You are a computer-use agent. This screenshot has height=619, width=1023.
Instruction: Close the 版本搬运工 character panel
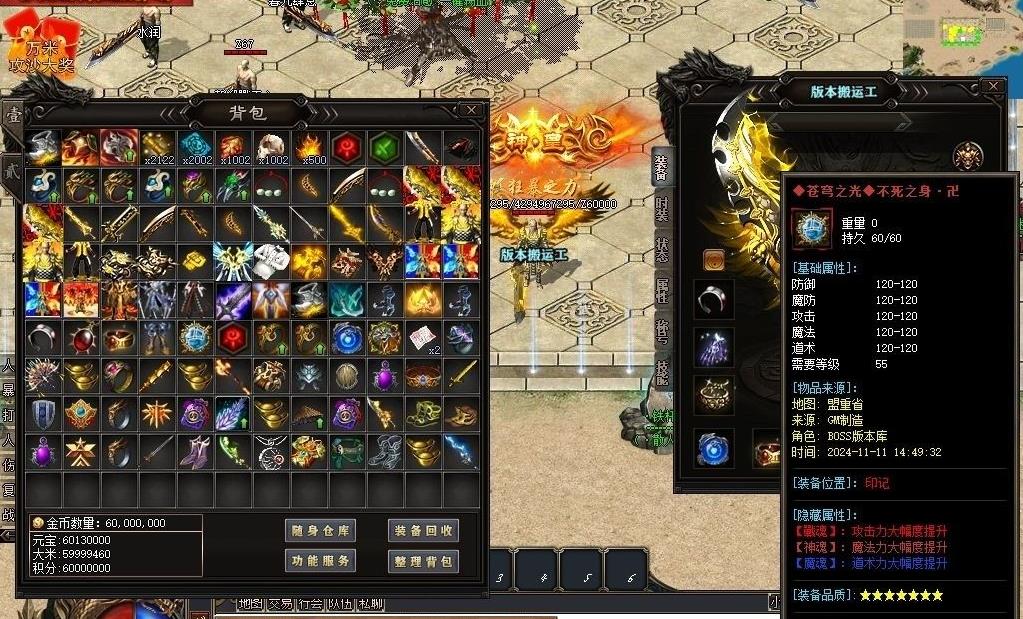pos(992,87)
